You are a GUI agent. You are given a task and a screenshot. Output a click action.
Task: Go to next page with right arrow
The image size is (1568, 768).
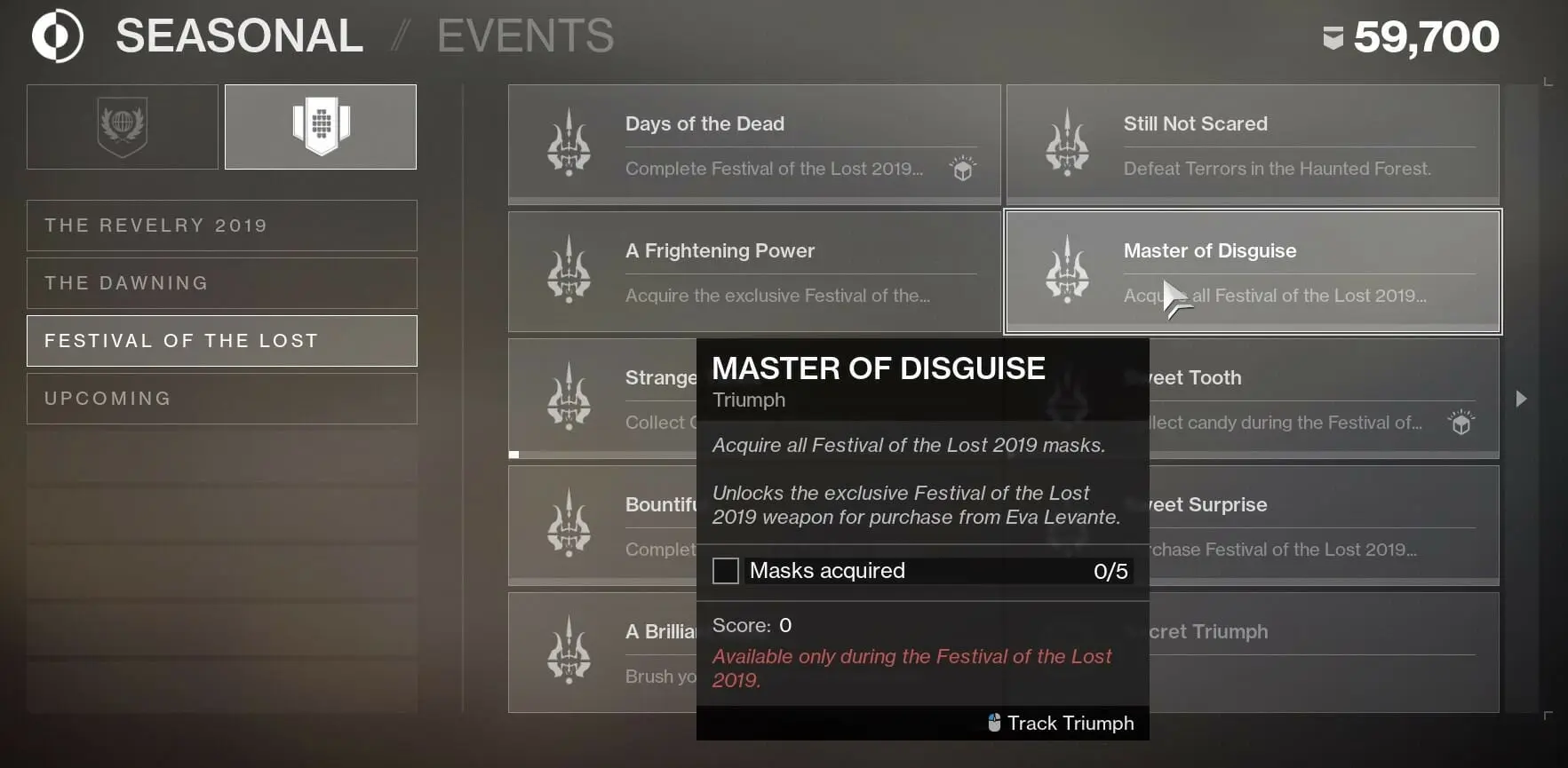1521,399
